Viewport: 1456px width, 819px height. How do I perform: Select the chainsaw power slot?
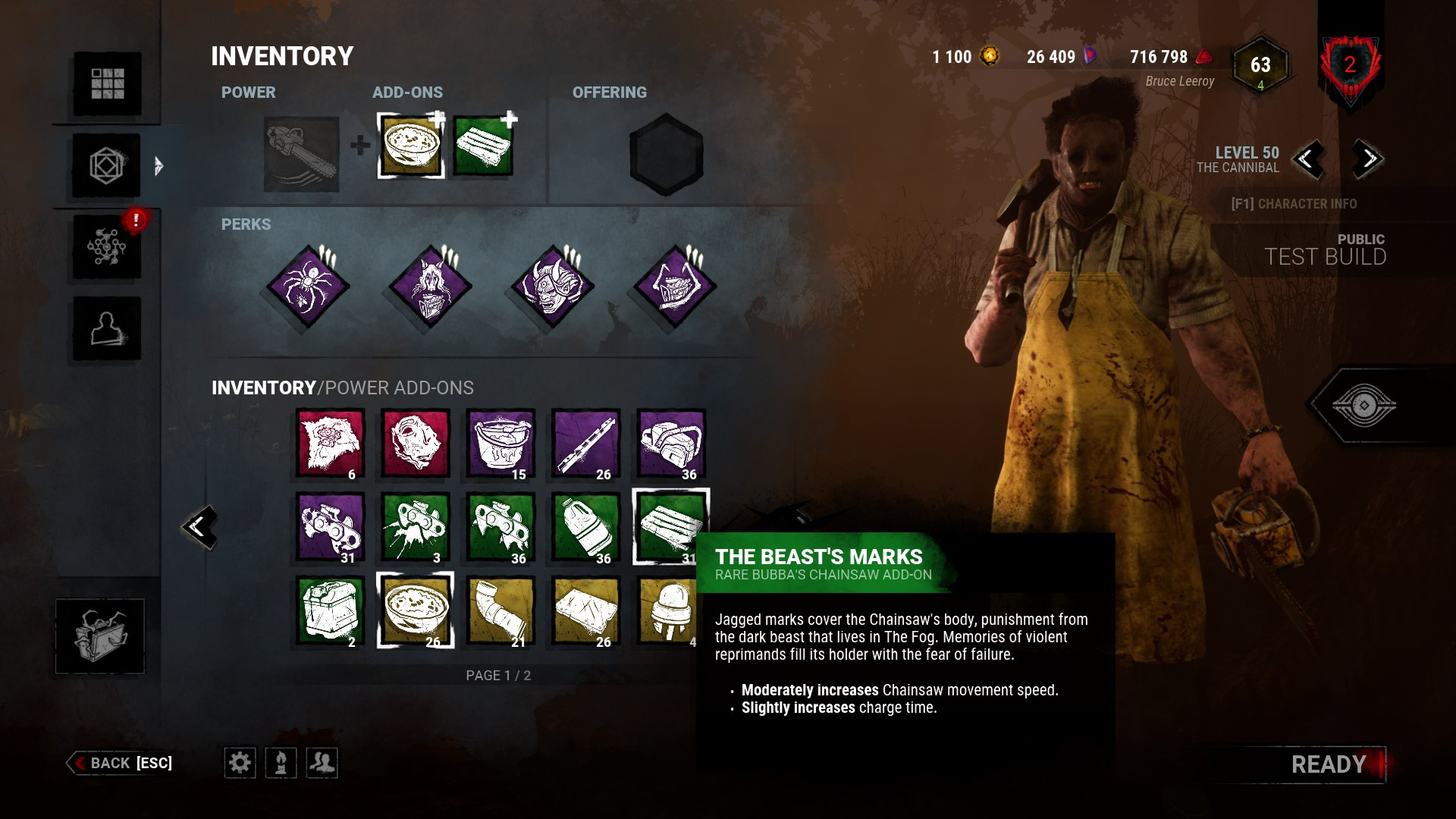click(x=302, y=154)
